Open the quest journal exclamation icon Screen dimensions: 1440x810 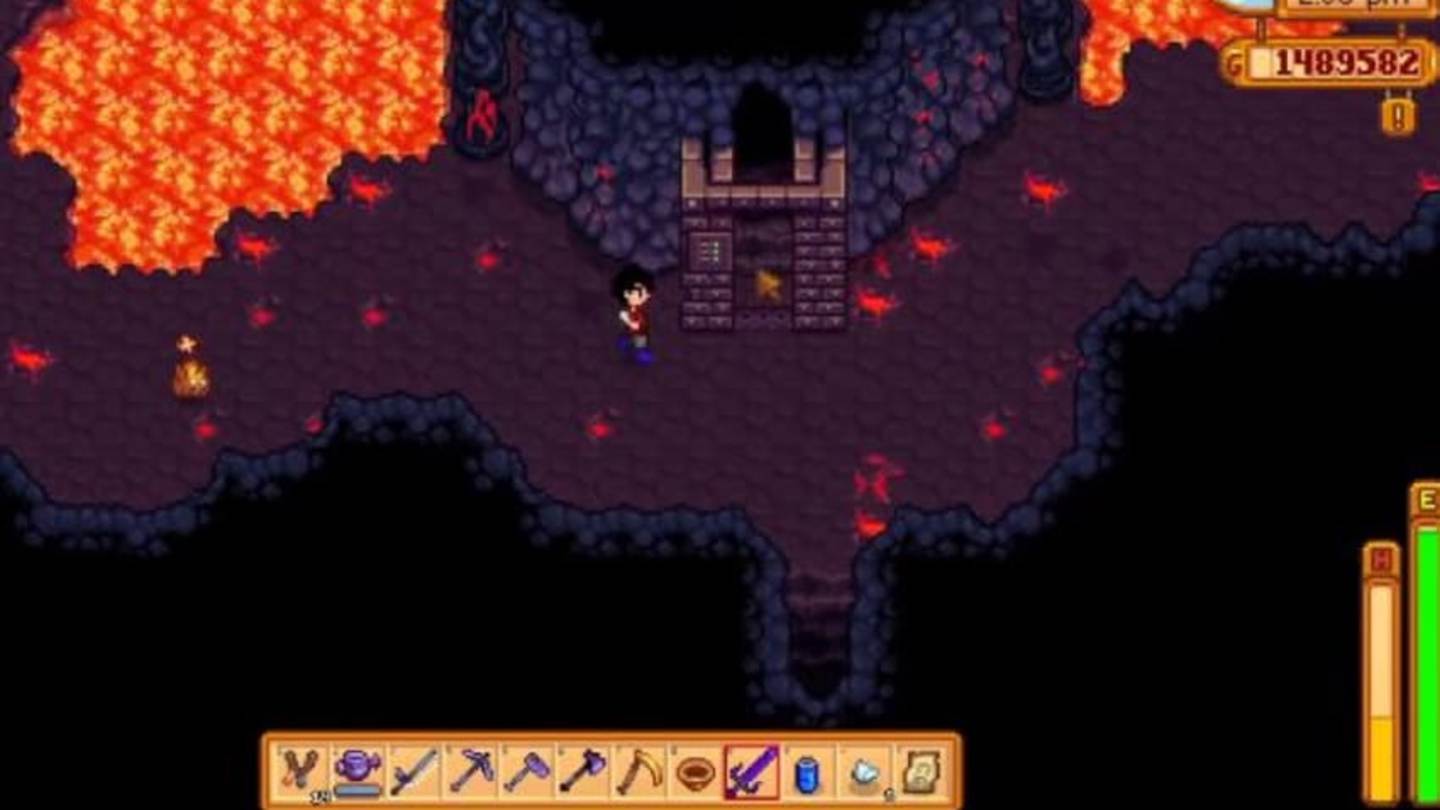tap(1398, 117)
